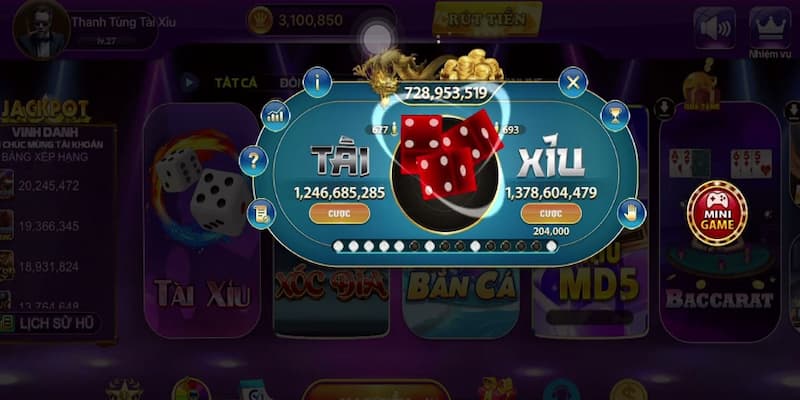Show the bar chart statistics
Viewport: 800px width, 400px height.
pyautogui.click(x=275, y=115)
